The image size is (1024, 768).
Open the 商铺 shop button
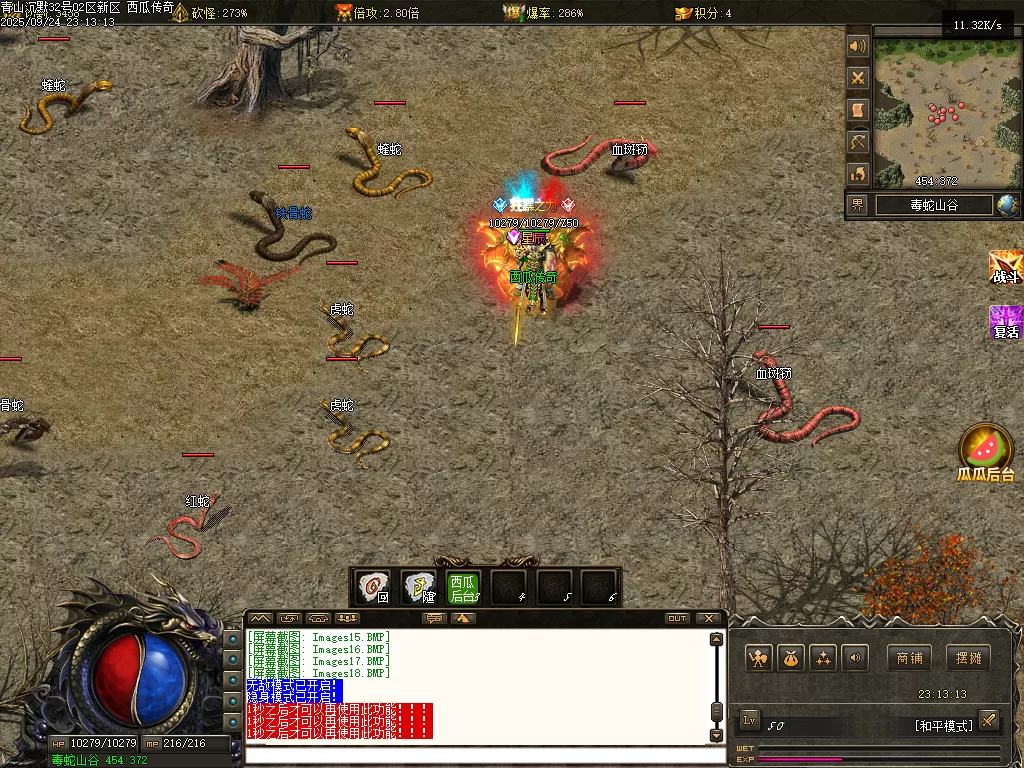click(x=909, y=657)
